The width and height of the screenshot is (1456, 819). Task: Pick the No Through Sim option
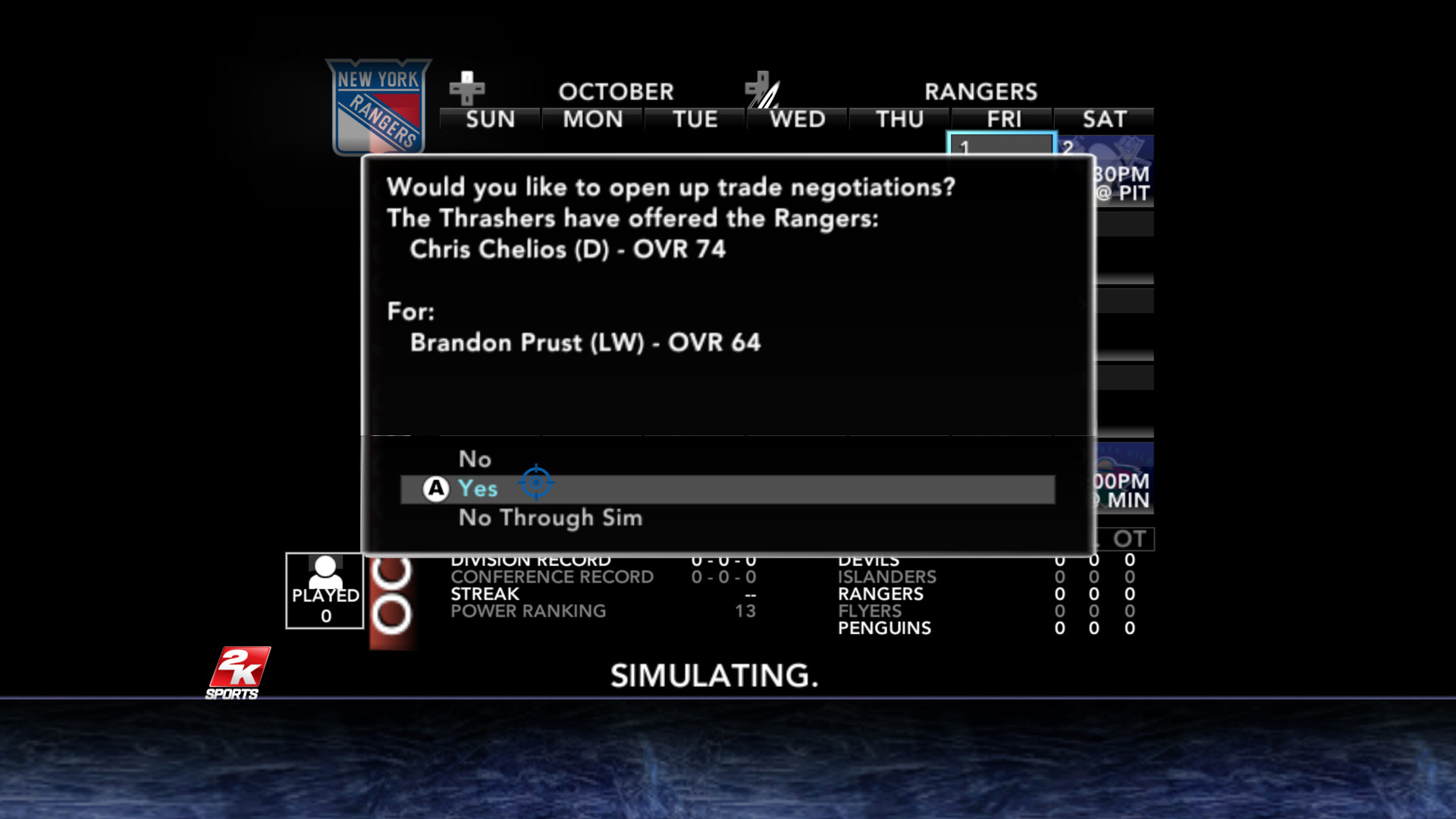(x=550, y=518)
